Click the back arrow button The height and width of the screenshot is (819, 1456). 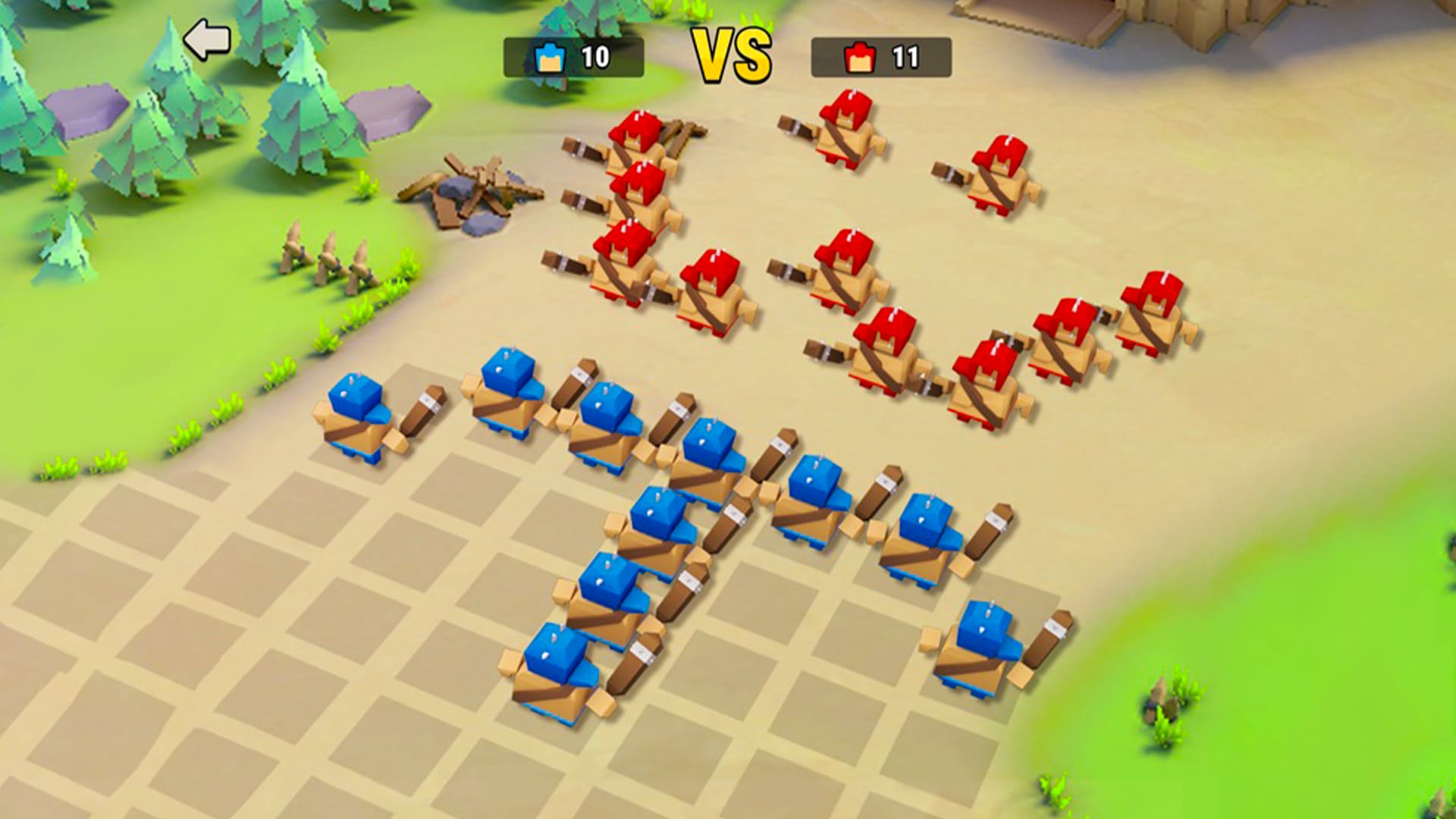coord(206,37)
